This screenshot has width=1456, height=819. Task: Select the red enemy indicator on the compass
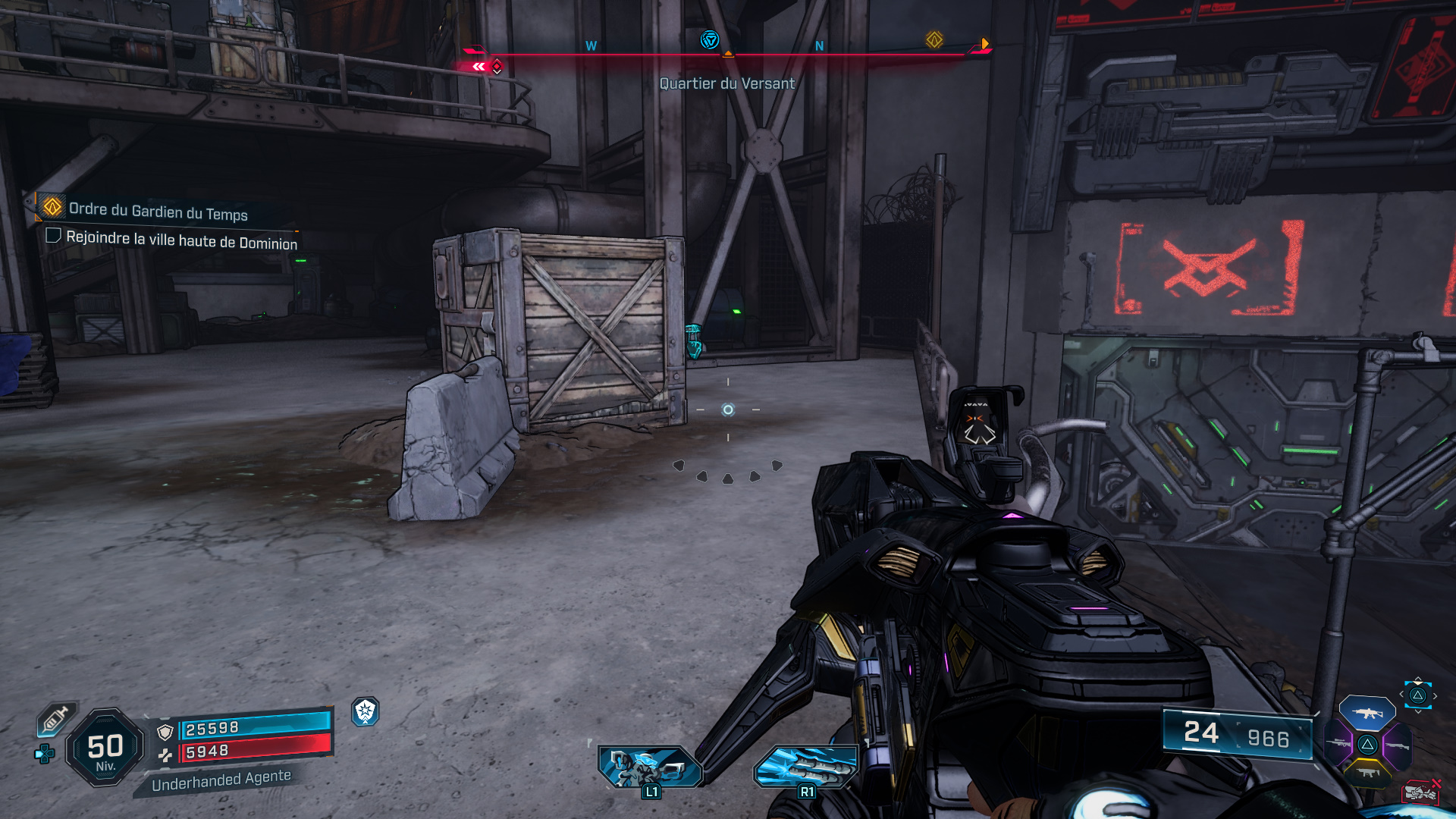pos(497,67)
